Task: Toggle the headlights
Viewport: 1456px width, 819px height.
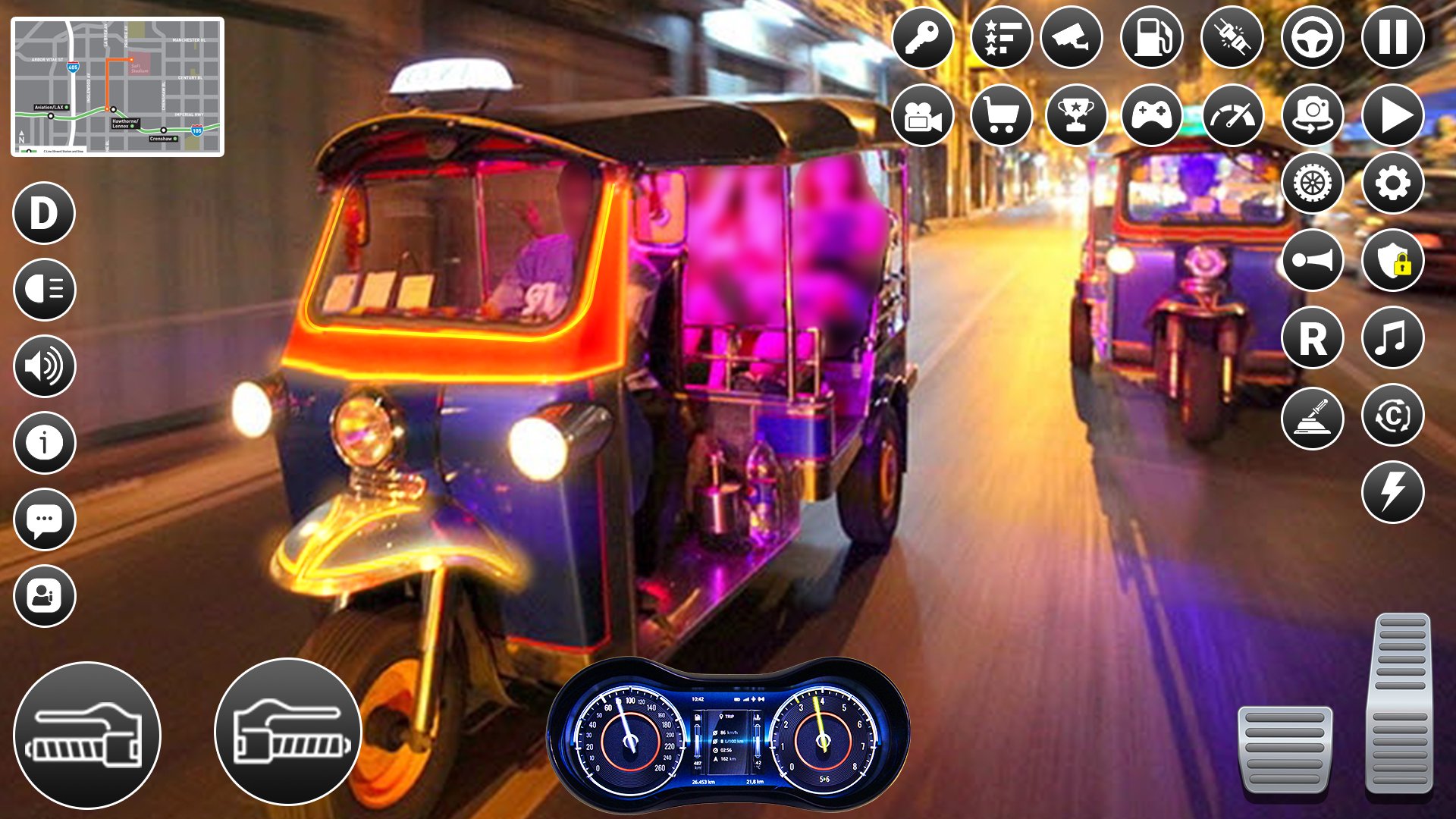Action: coord(44,290)
